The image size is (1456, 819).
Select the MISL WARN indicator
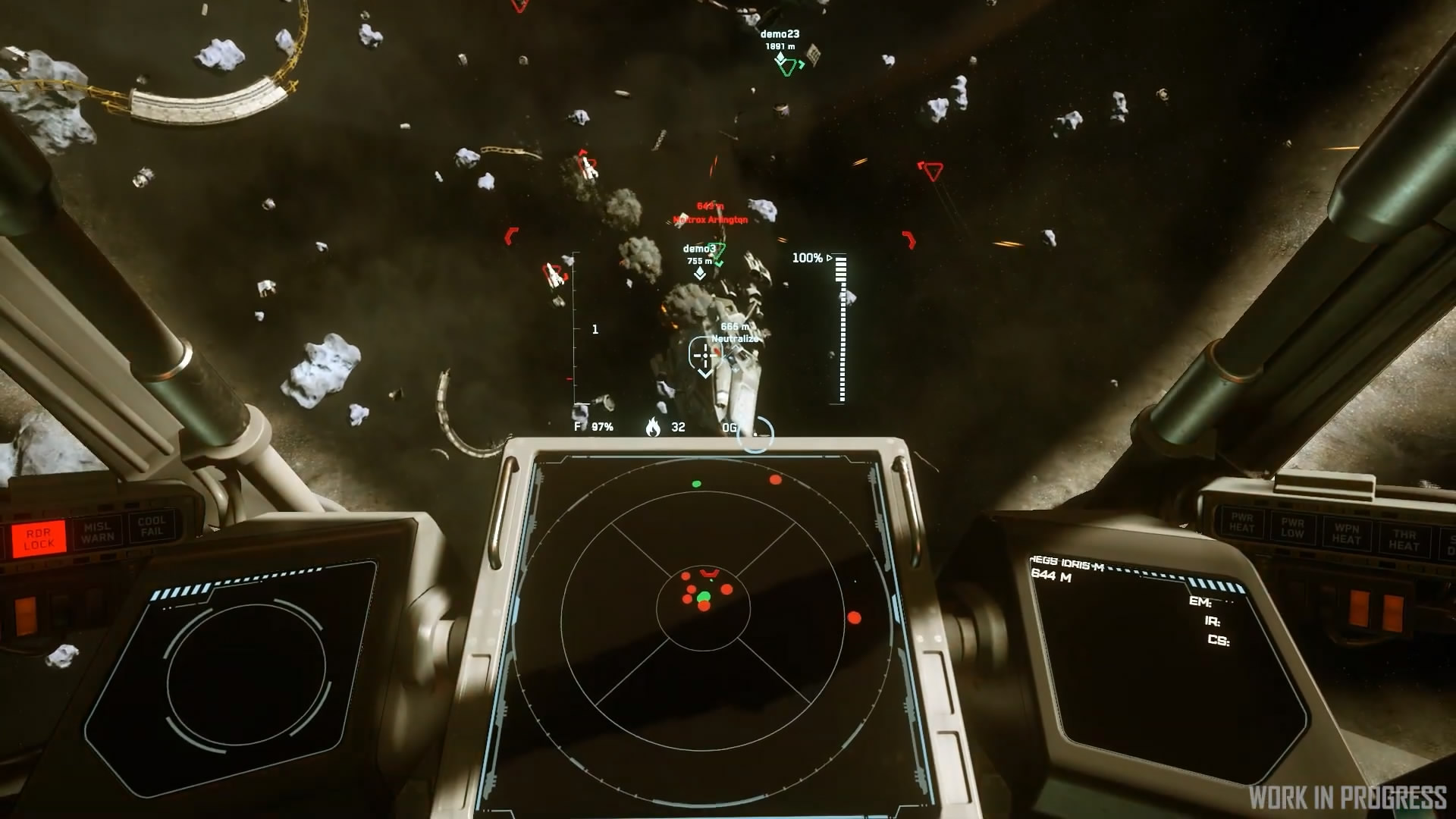[97, 532]
